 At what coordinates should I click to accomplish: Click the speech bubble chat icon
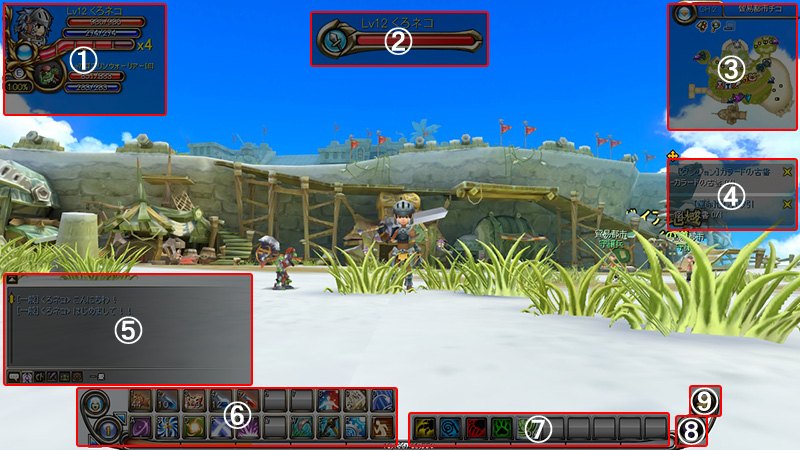click(x=14, y=376)
